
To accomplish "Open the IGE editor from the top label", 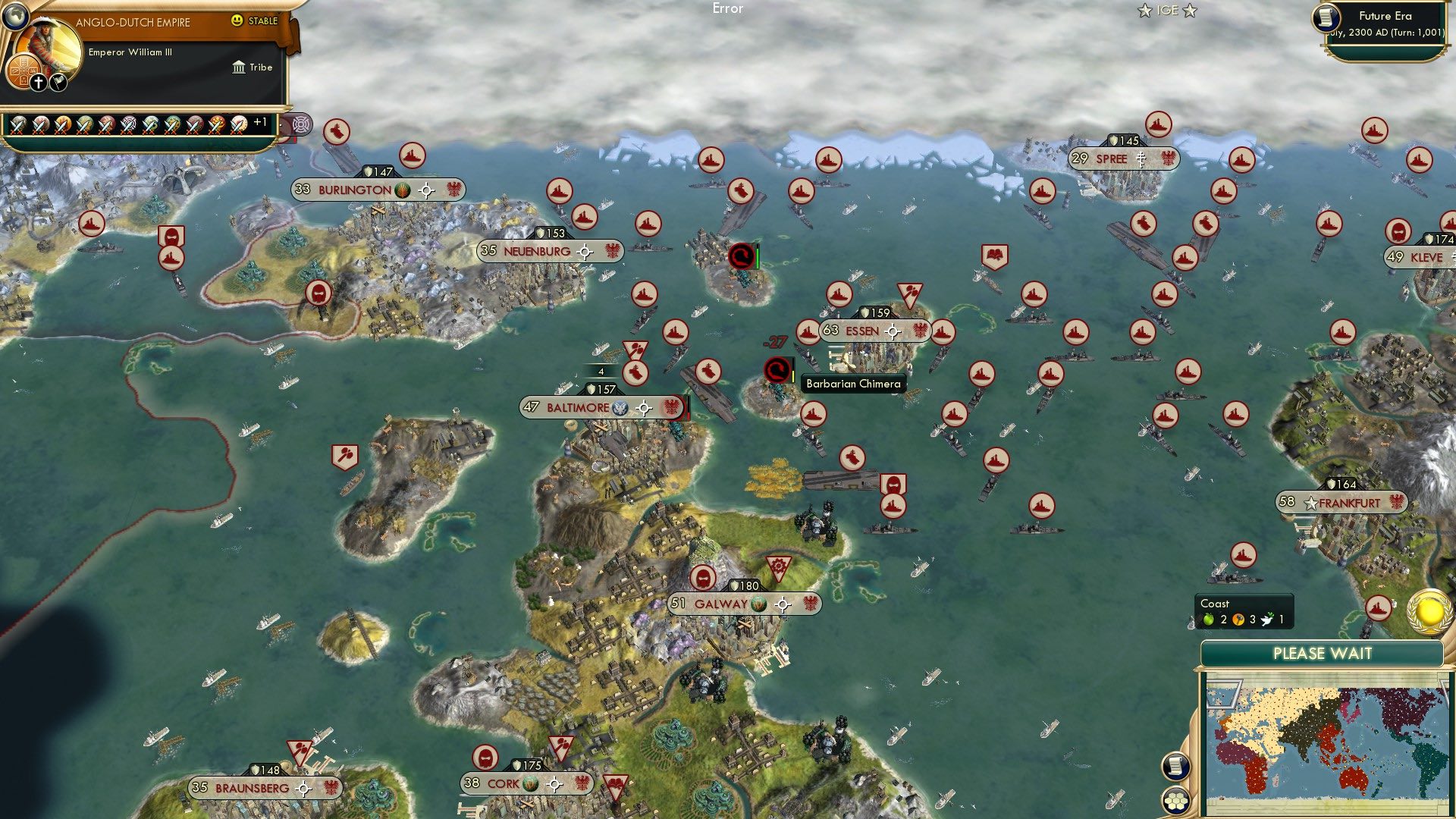I will (x=1168, y=10).
